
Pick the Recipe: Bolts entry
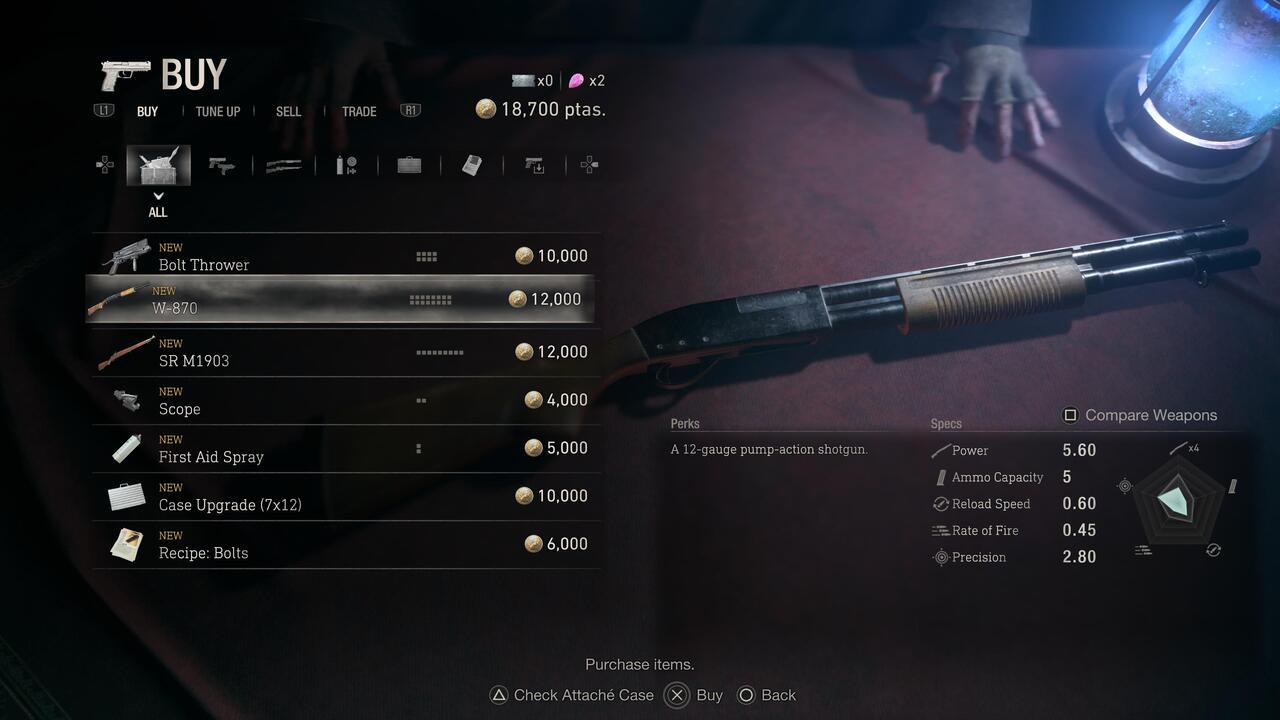345,544
